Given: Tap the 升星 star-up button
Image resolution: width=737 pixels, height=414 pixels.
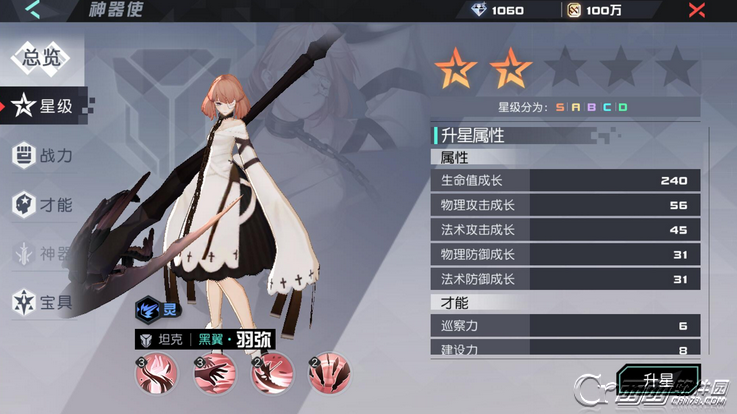Looking at the screenshot, I should pyautogui.click(x=659, y=379).
